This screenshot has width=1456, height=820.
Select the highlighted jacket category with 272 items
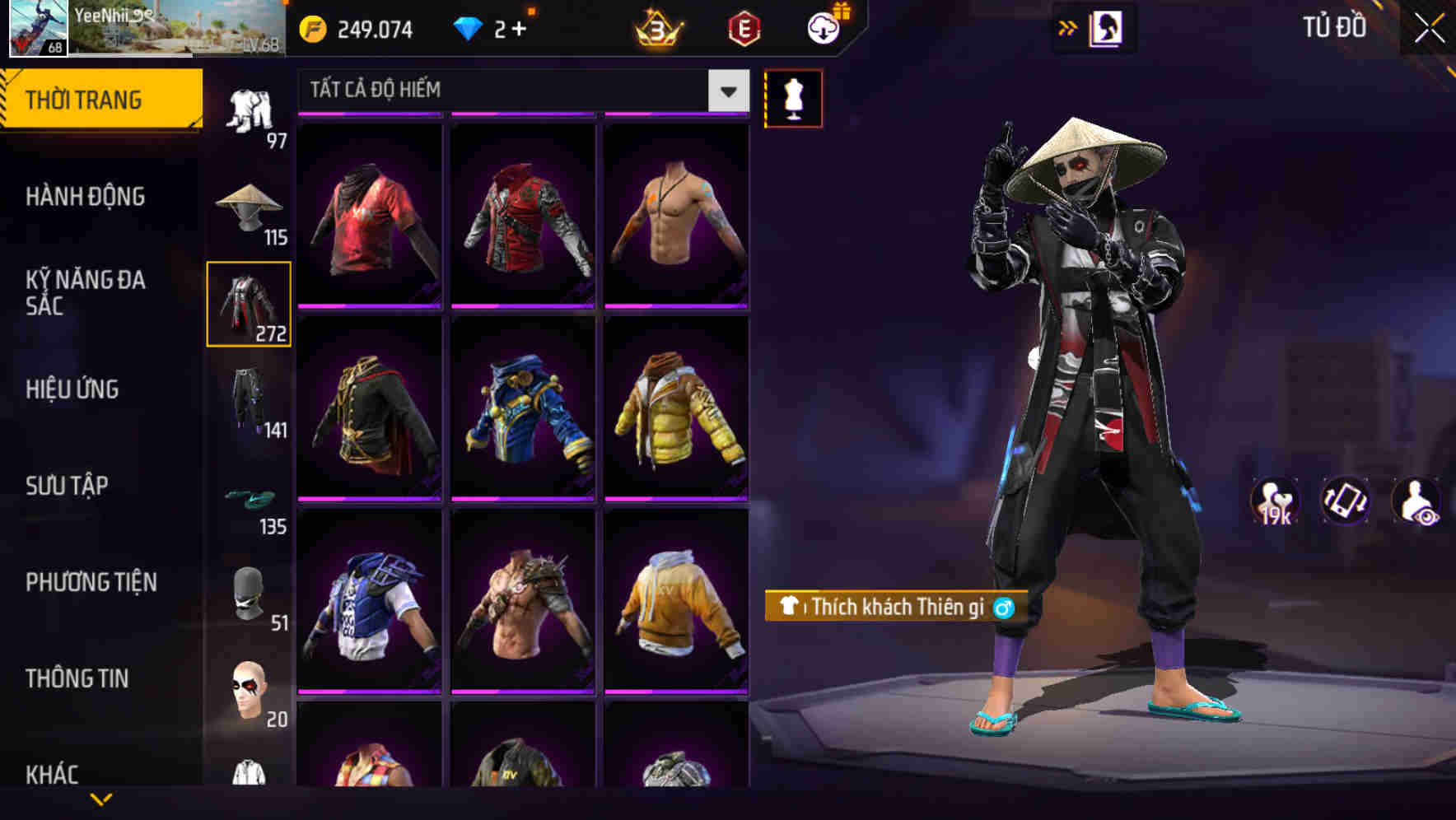[x=249, y=305]
